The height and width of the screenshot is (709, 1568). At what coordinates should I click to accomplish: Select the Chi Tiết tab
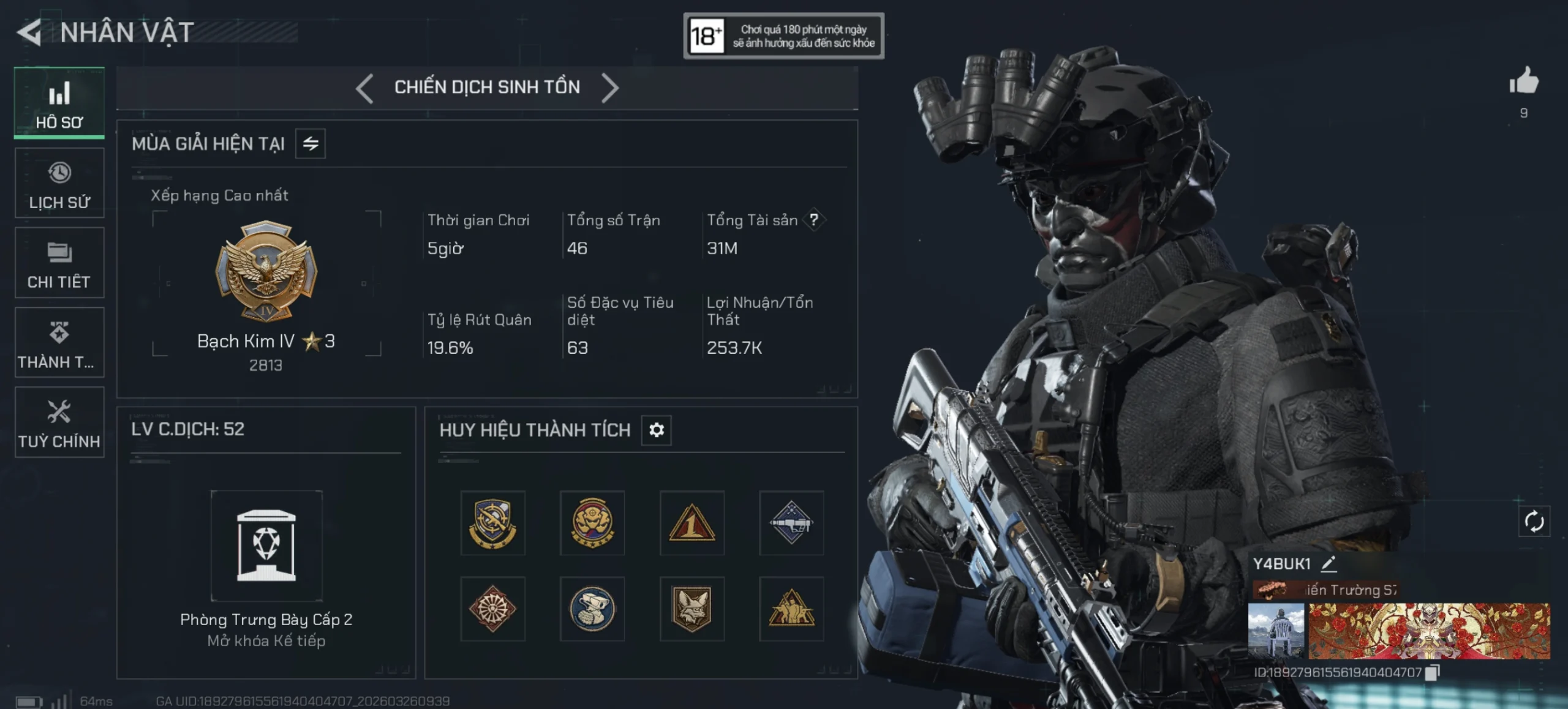[59, 263]
